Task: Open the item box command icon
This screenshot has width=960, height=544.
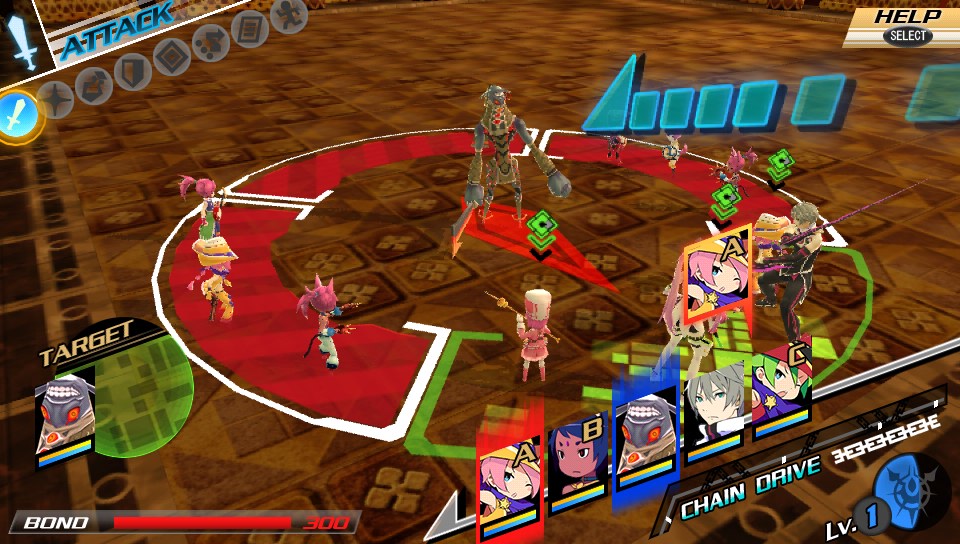Action: tap(94, 84)
